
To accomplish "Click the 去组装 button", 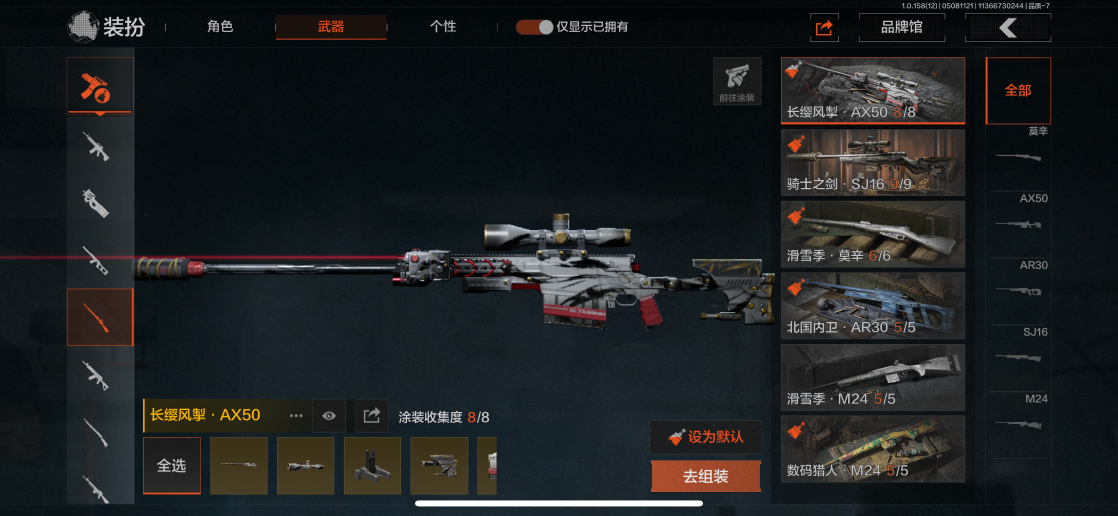I will click(705, 477).
